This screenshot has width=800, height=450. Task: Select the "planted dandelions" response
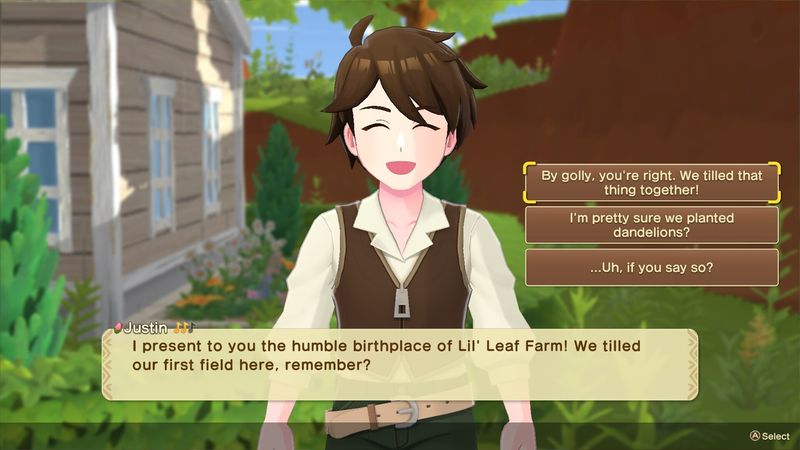(651, 225)
